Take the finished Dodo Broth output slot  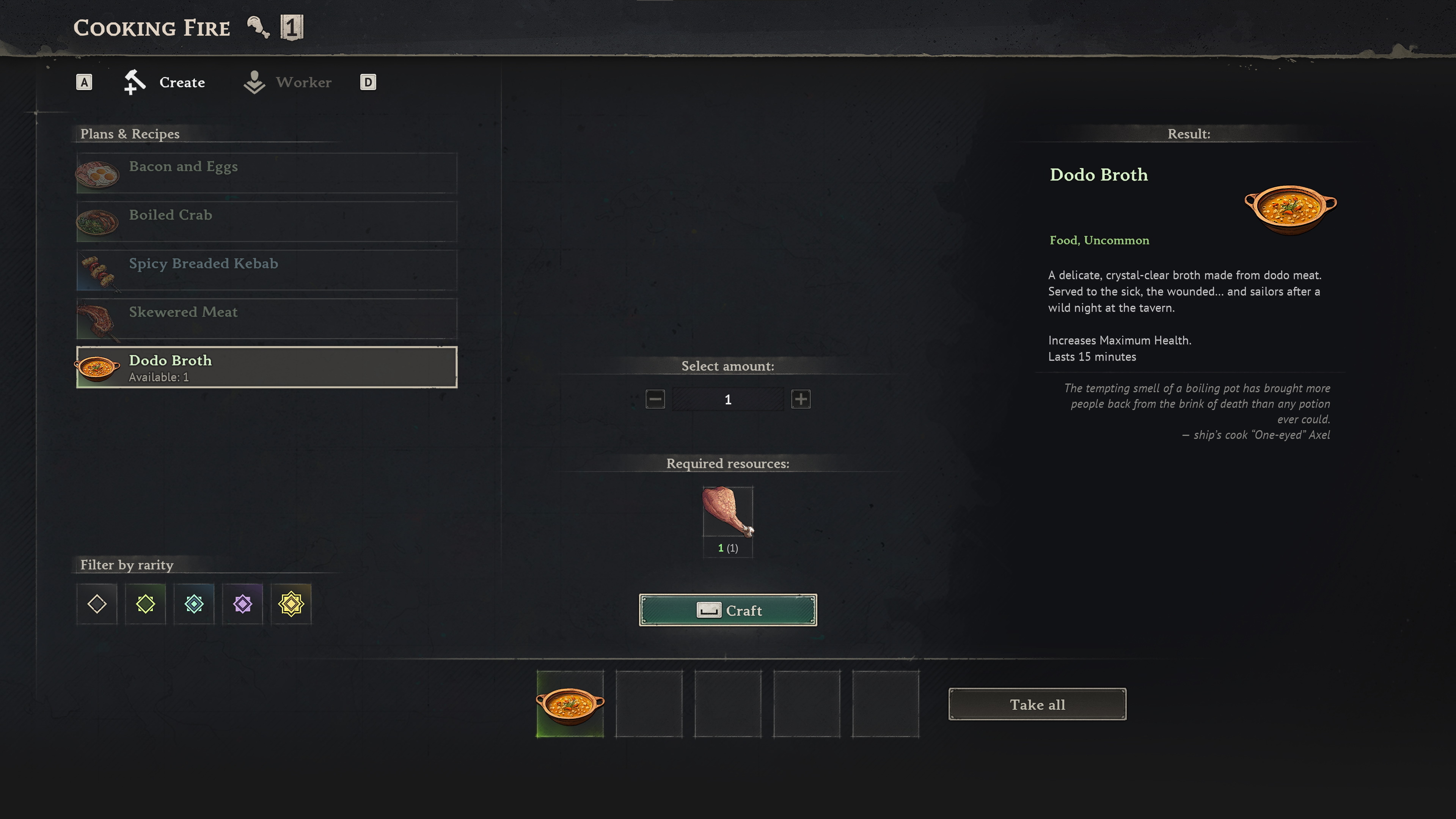point(570,704)
